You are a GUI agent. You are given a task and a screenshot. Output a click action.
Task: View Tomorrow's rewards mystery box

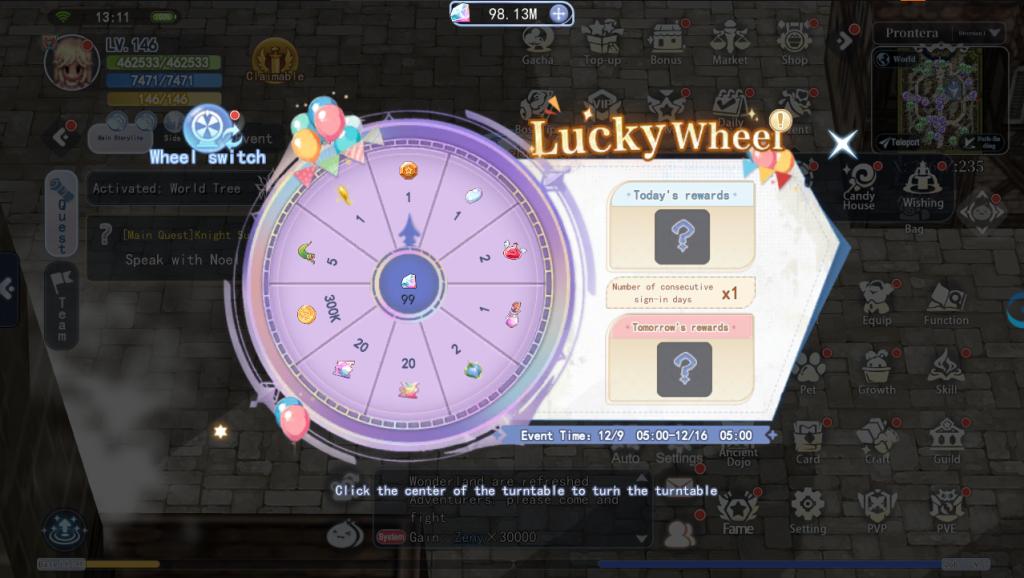[x=684, y=368]
